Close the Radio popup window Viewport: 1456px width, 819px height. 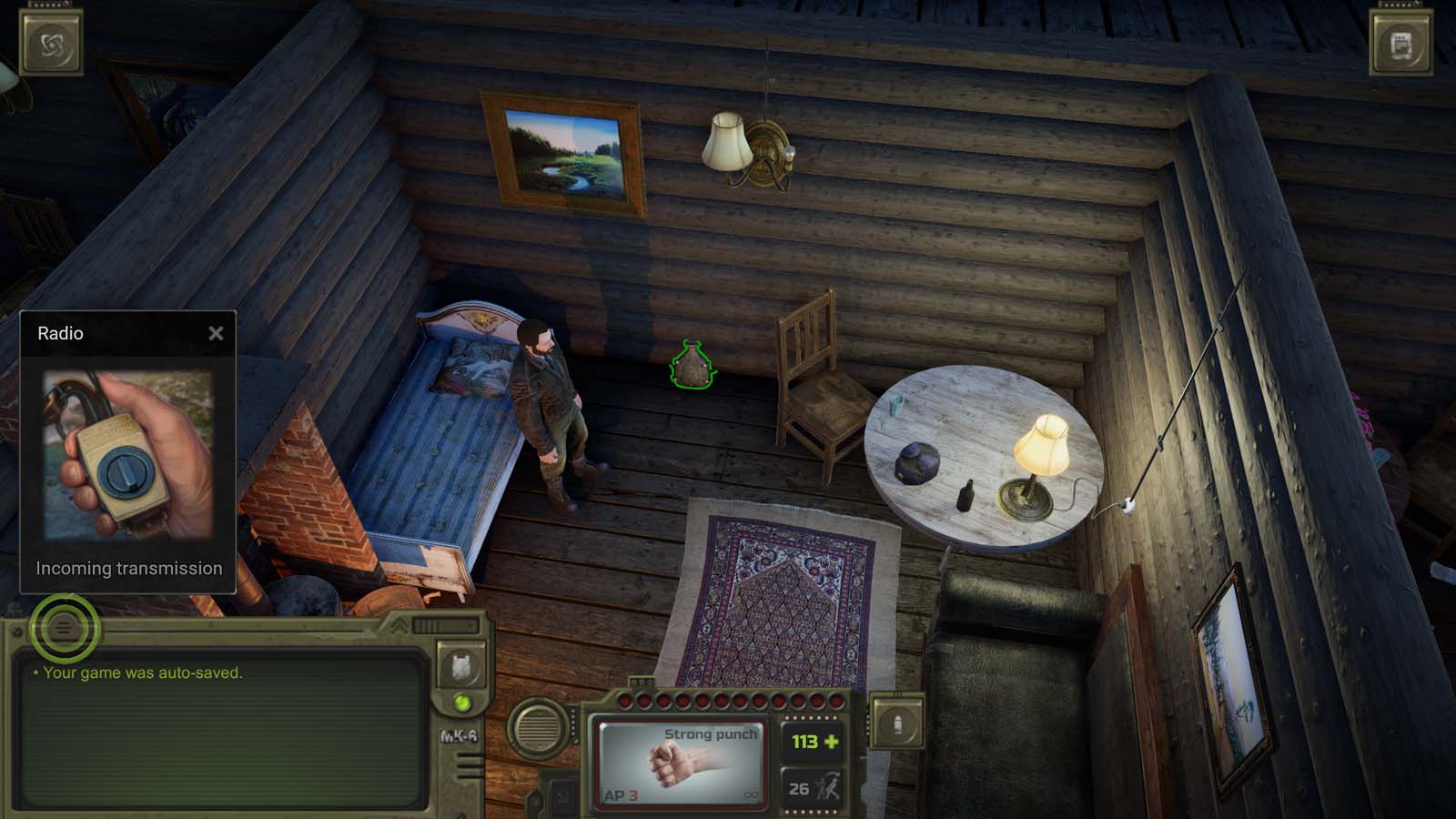(x=216, y=333)
